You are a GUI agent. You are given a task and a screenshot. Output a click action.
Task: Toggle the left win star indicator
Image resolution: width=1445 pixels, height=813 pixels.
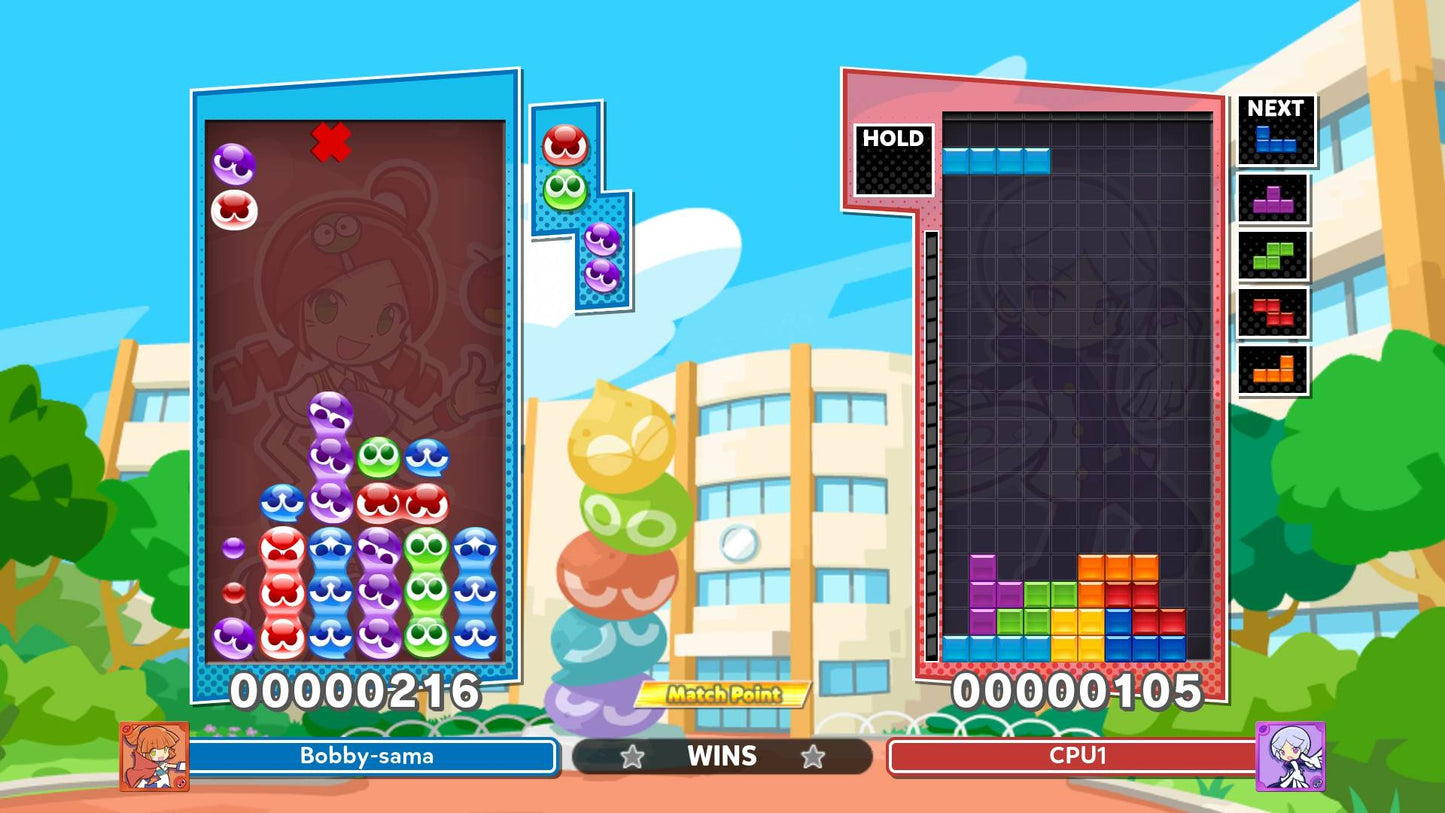[x=634, y=757]
